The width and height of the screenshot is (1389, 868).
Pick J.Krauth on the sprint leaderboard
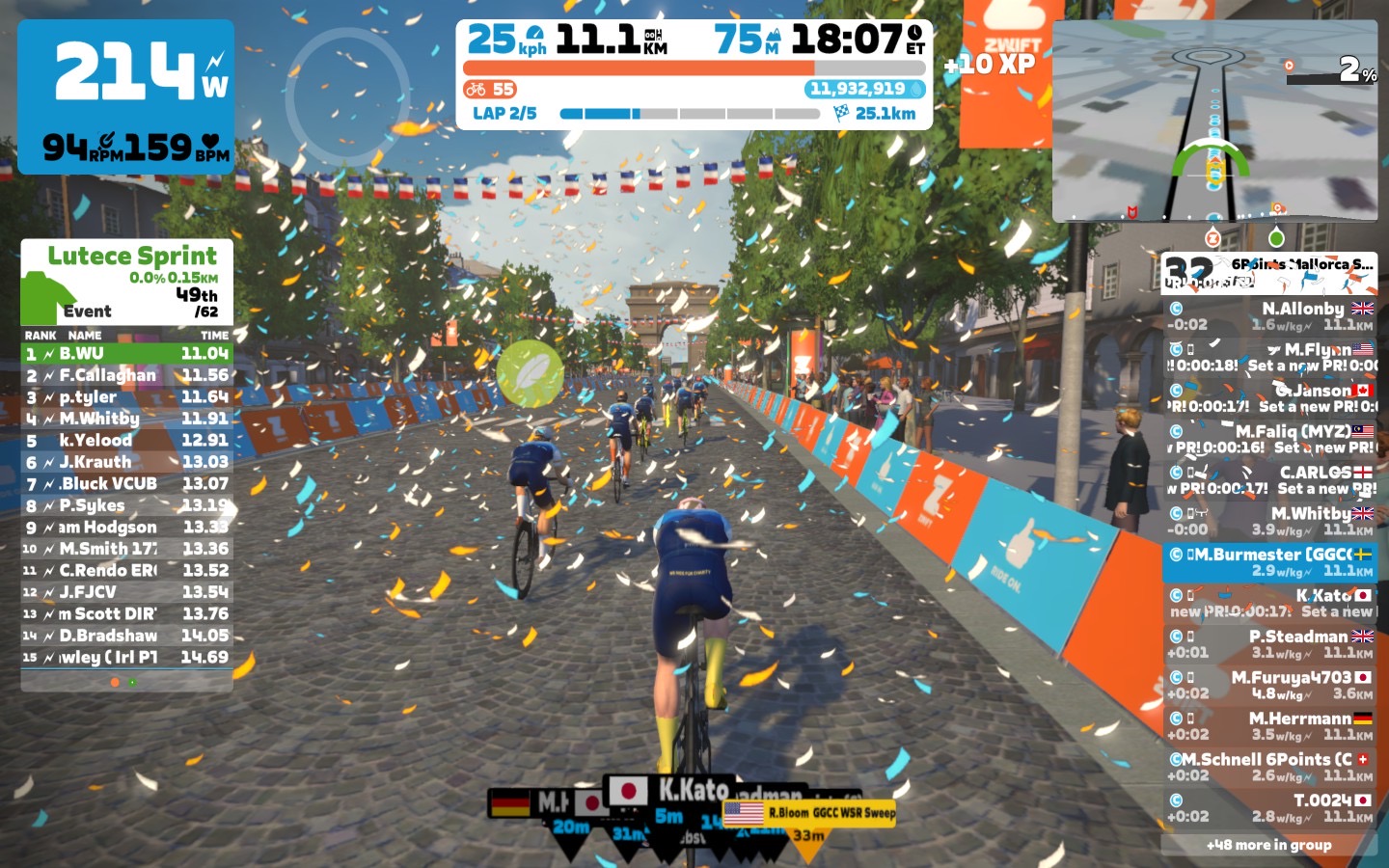coord(126,462)
